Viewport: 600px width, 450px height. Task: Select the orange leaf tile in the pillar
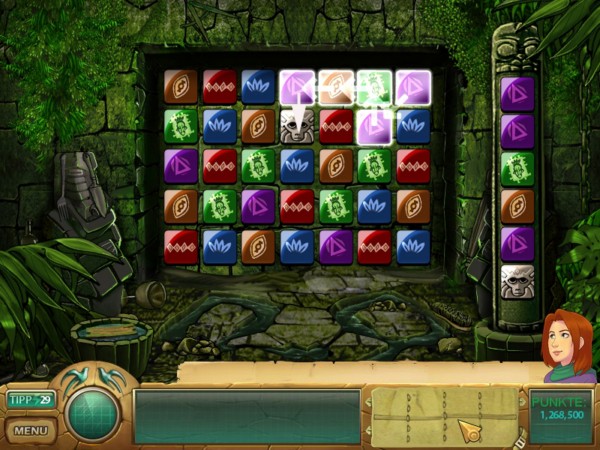[x=517, y=205]
